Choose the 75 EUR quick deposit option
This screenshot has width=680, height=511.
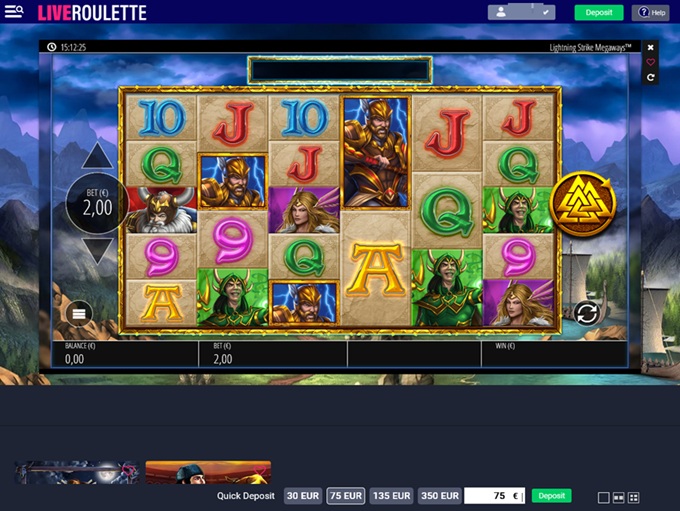pyautogui.click(x=345, y=496)
